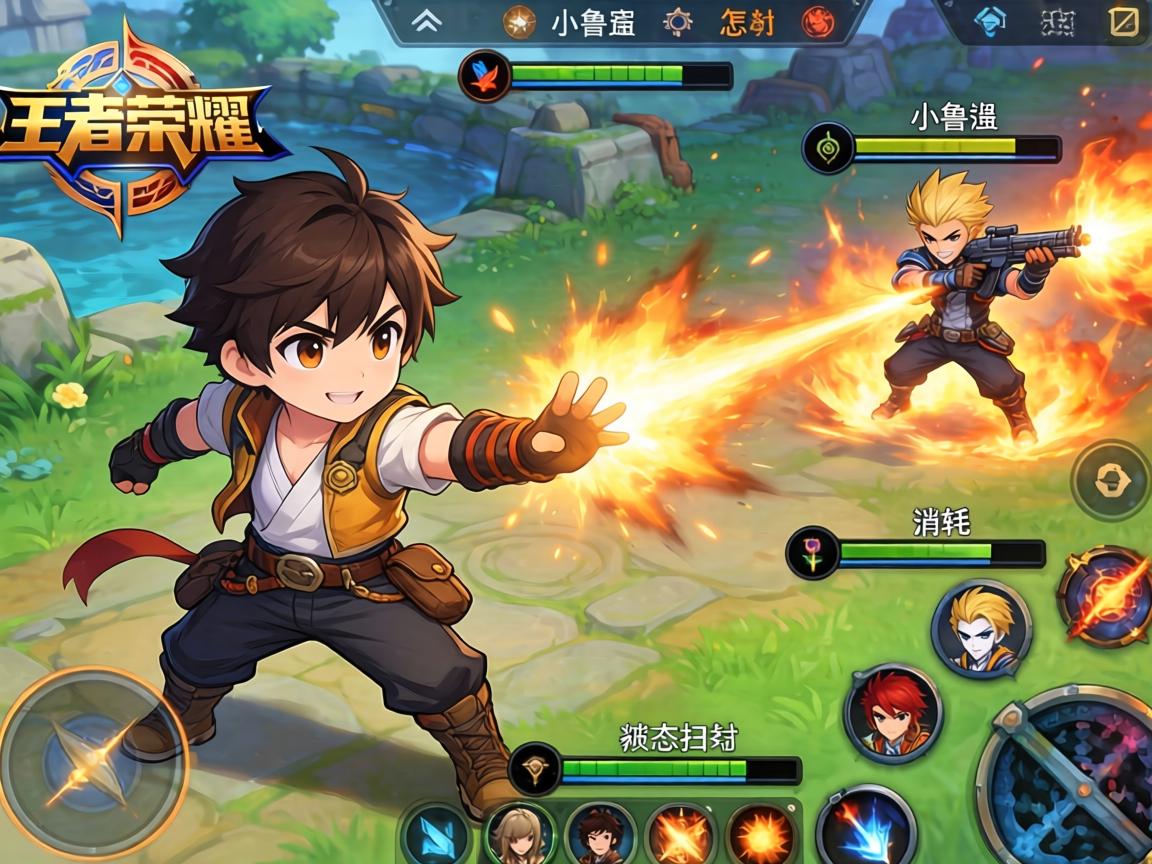Pick the brown-haired boy portrait in bottom bar
The height and width of the screenshot is (864, 1152).
coord(600,836)
